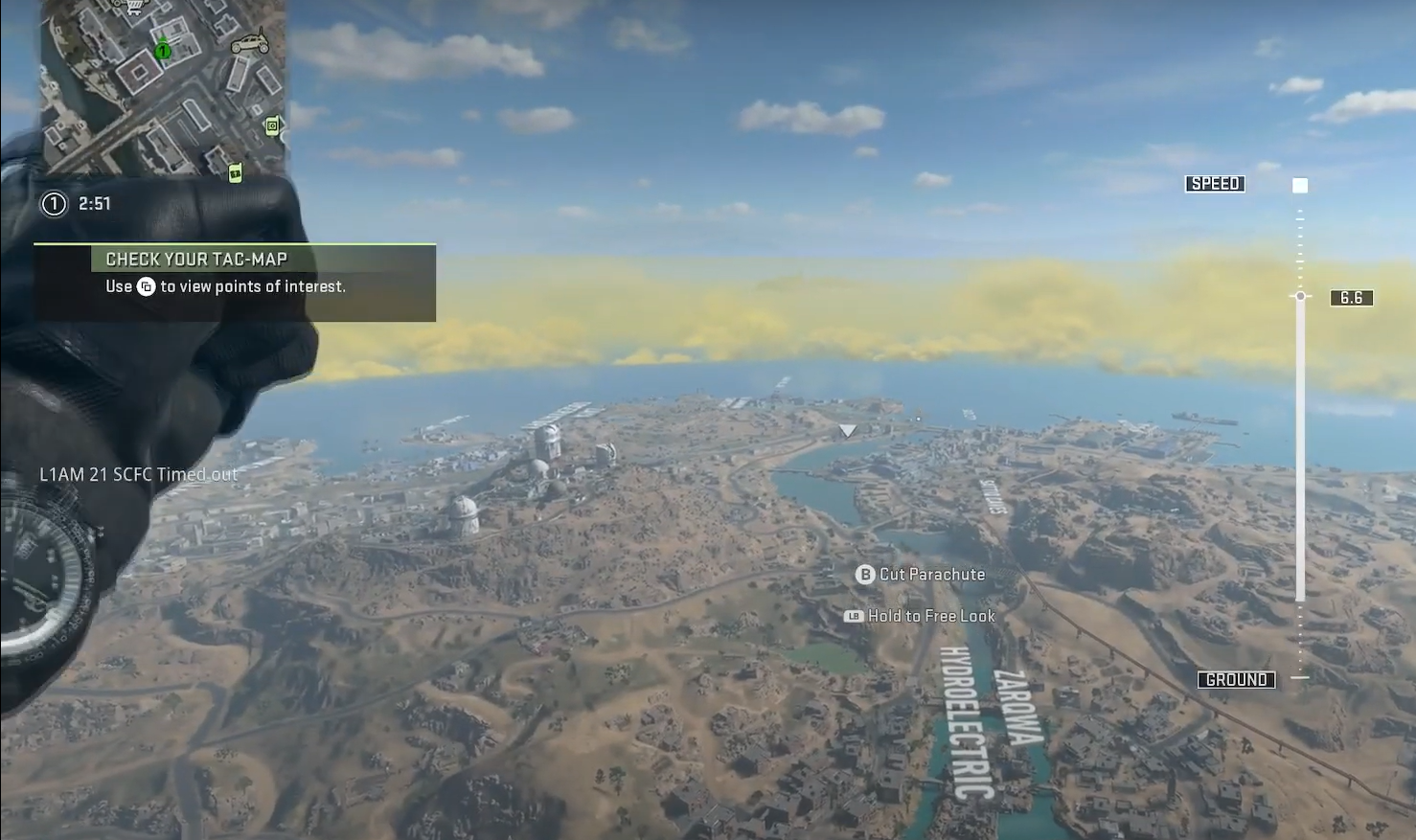The image size is (1416, 840).
Task: Click the buggy vehicle icon on the minimap
Action: pyautogui.click(x=249, y=43)
